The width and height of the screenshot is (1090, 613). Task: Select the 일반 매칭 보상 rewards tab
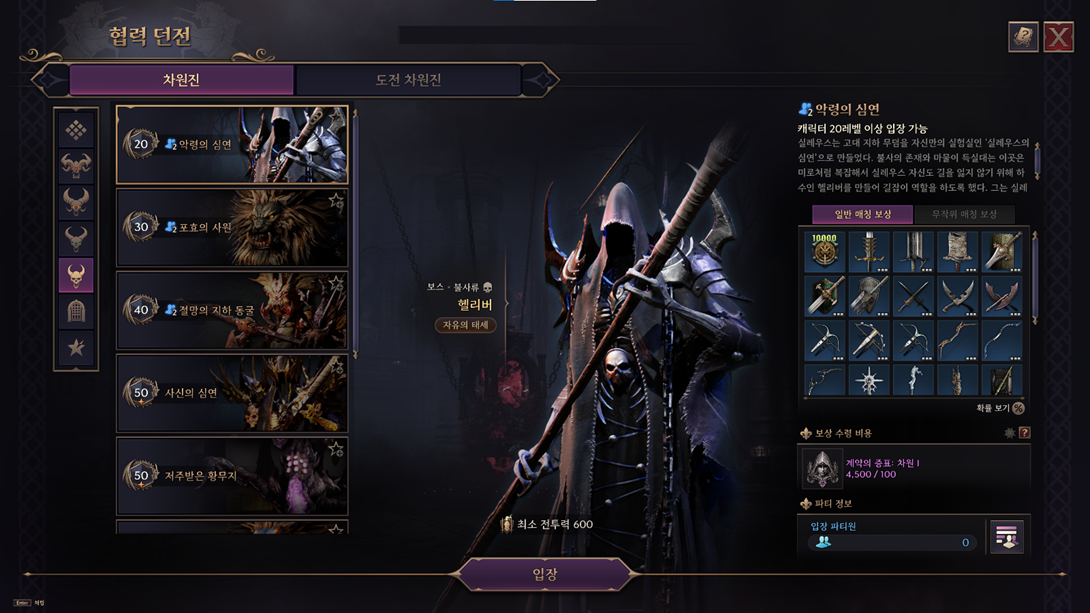861,214
